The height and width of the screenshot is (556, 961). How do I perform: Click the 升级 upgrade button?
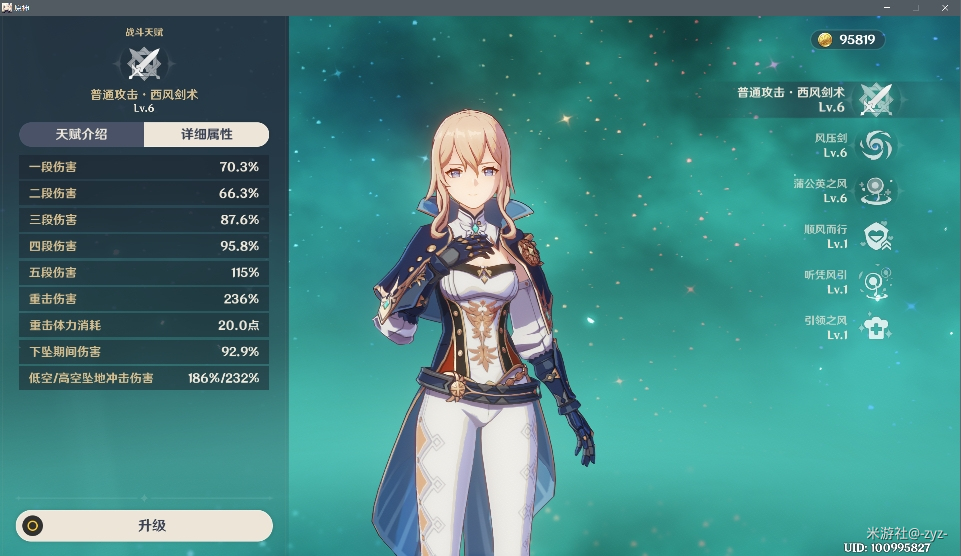(145, 525)
